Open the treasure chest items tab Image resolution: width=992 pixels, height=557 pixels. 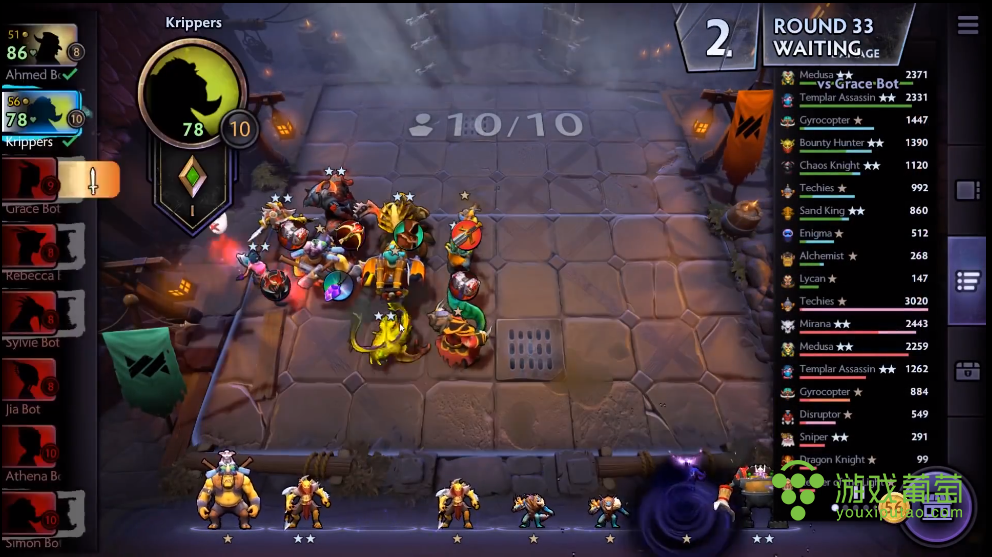pos(967,371)
